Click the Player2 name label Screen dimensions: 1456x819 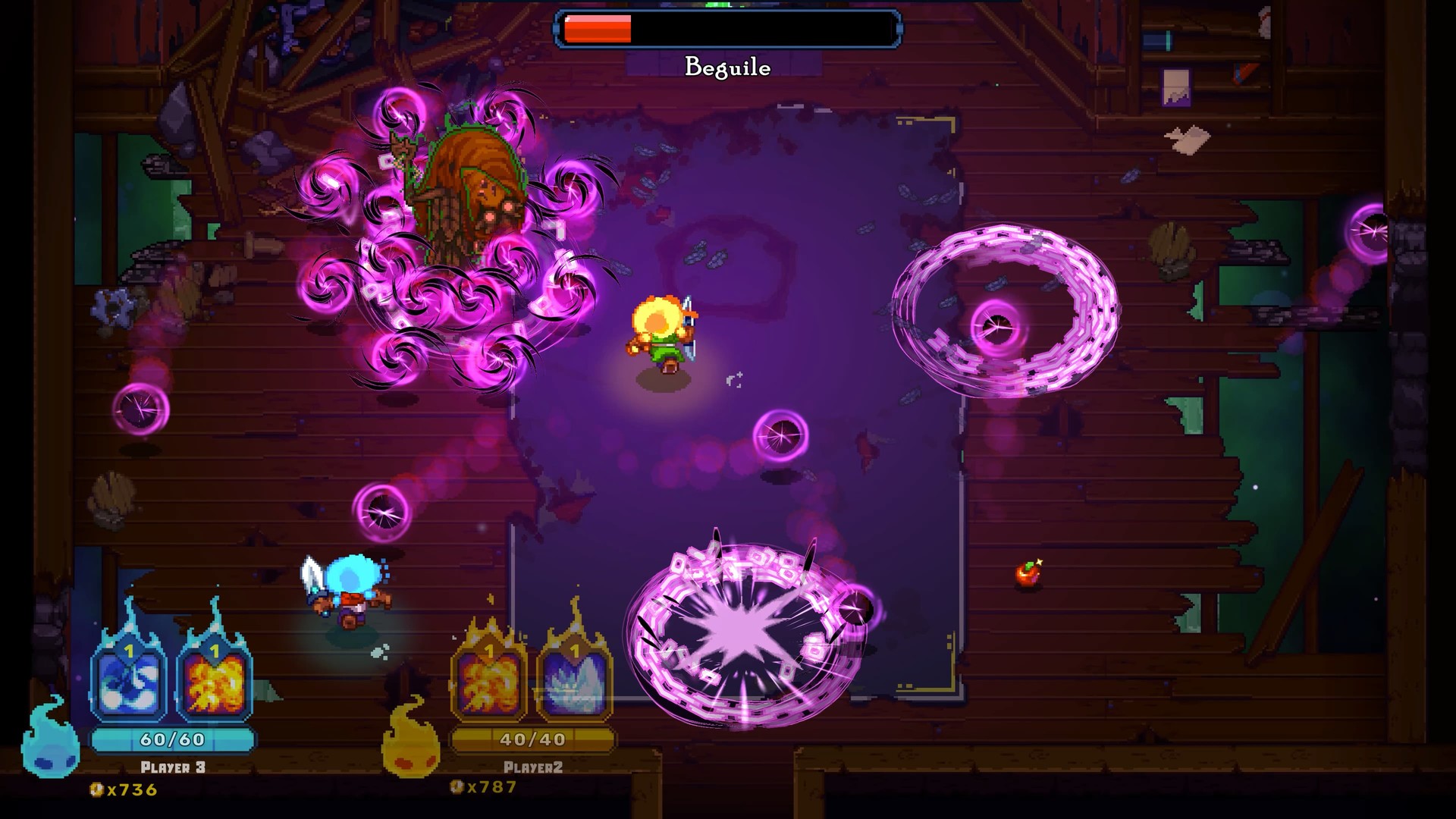(535, 766)
